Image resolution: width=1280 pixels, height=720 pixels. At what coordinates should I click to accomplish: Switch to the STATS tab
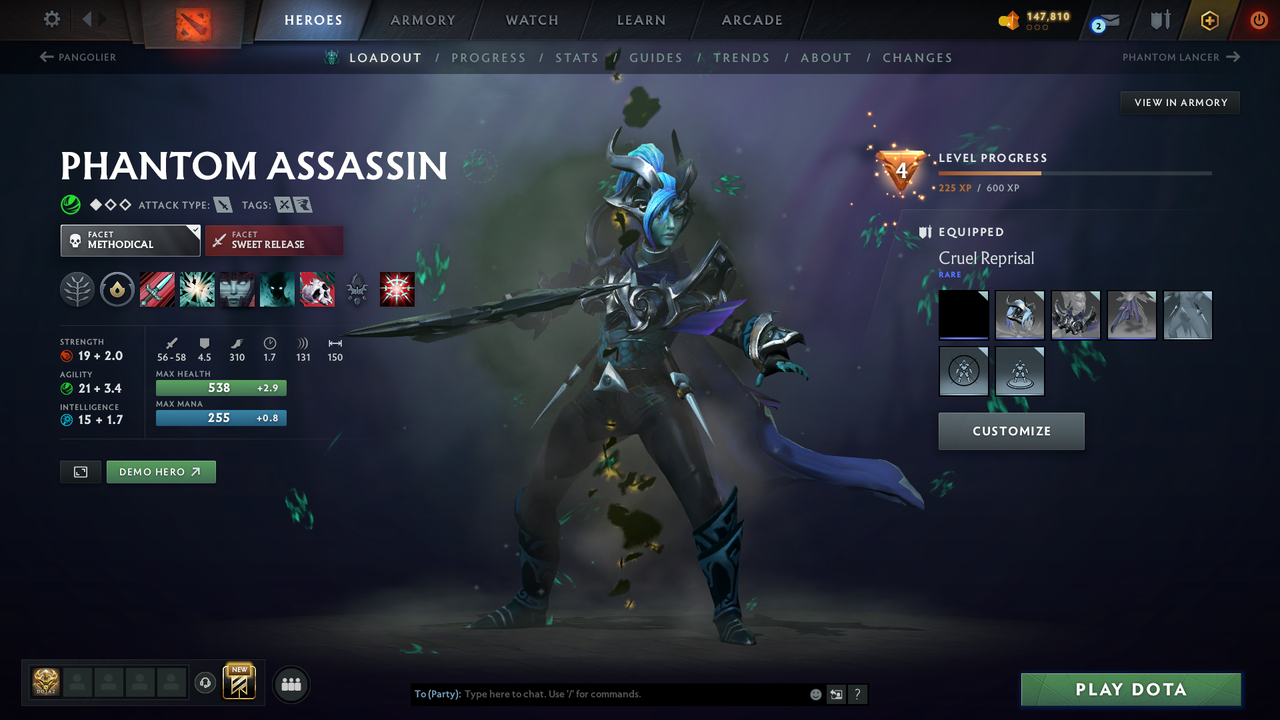pyautogui.click(x=577, y=57)
